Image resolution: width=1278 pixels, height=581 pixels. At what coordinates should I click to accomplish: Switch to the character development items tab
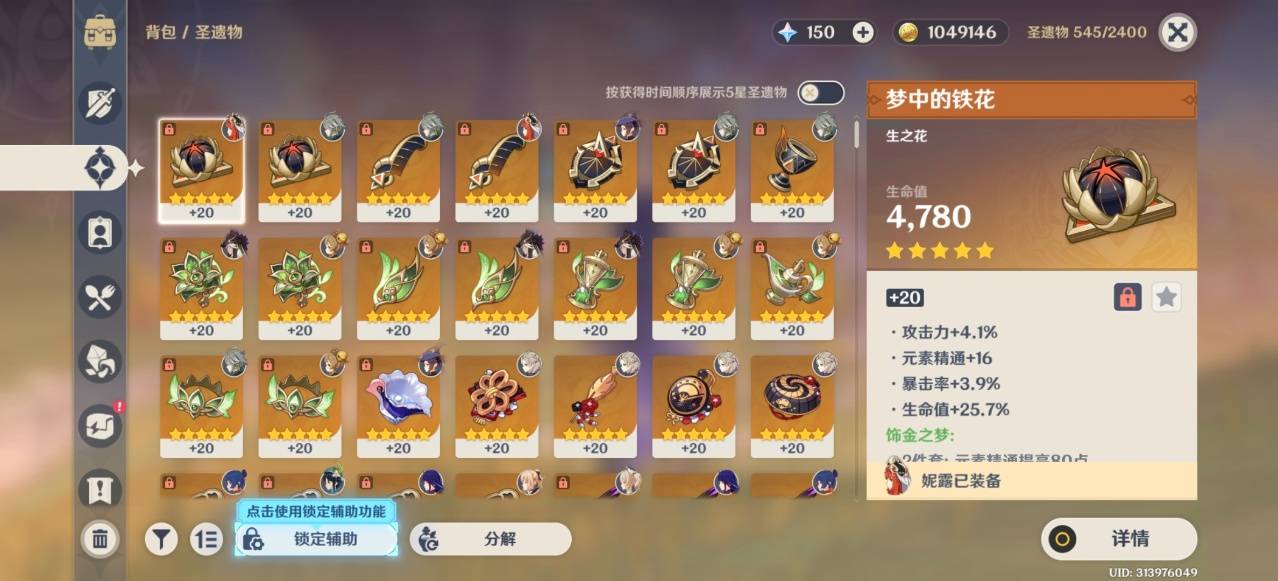coord(100,233)
